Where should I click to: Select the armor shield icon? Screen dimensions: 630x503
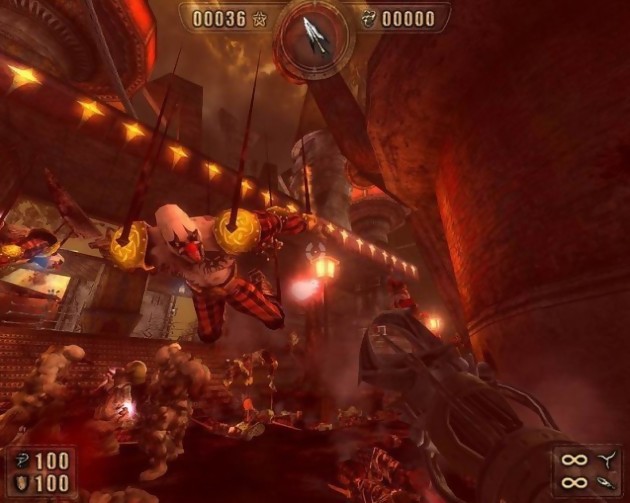click(21, 484)
